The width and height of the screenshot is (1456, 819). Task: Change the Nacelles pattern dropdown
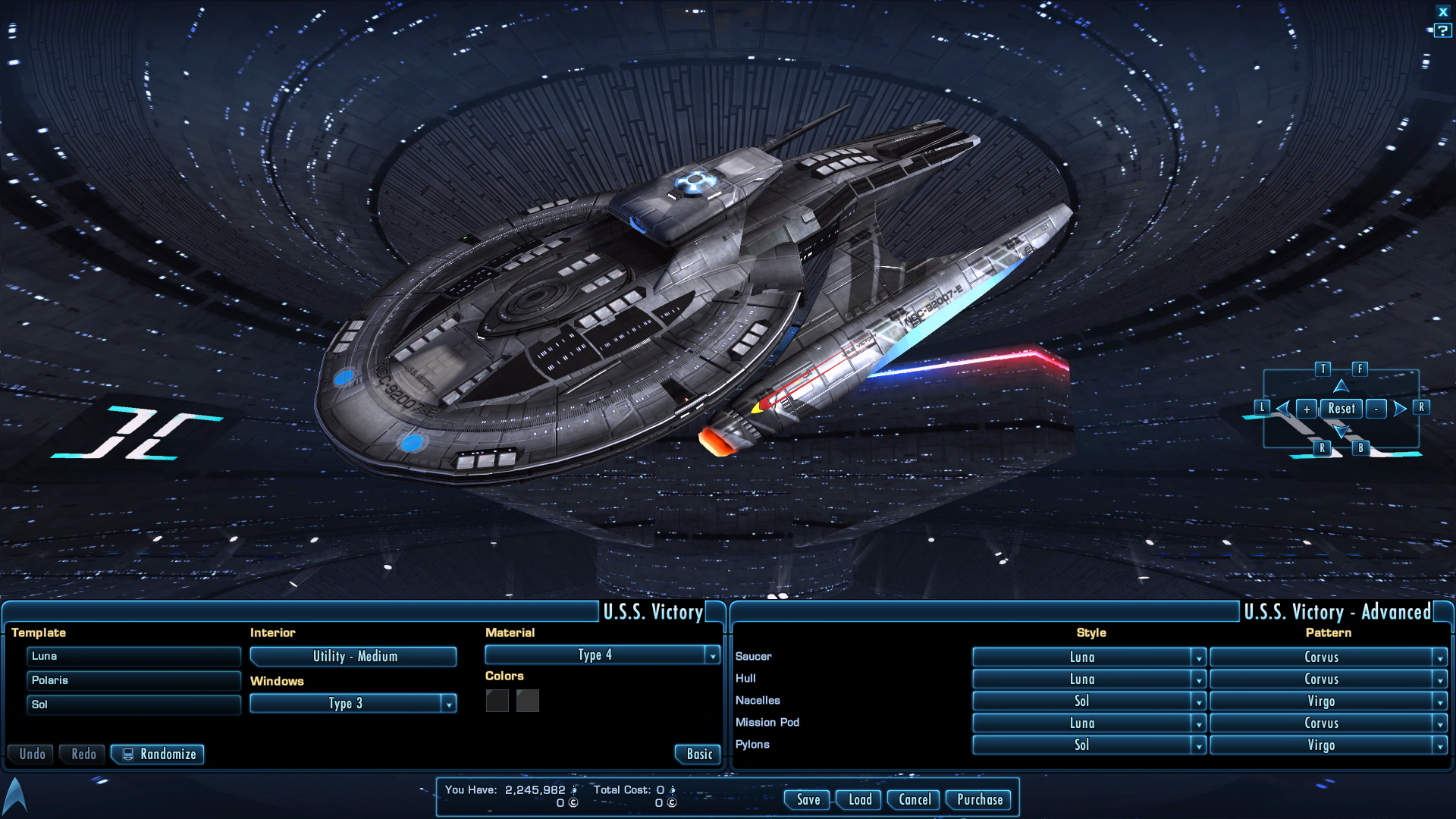pos(1328,701)
